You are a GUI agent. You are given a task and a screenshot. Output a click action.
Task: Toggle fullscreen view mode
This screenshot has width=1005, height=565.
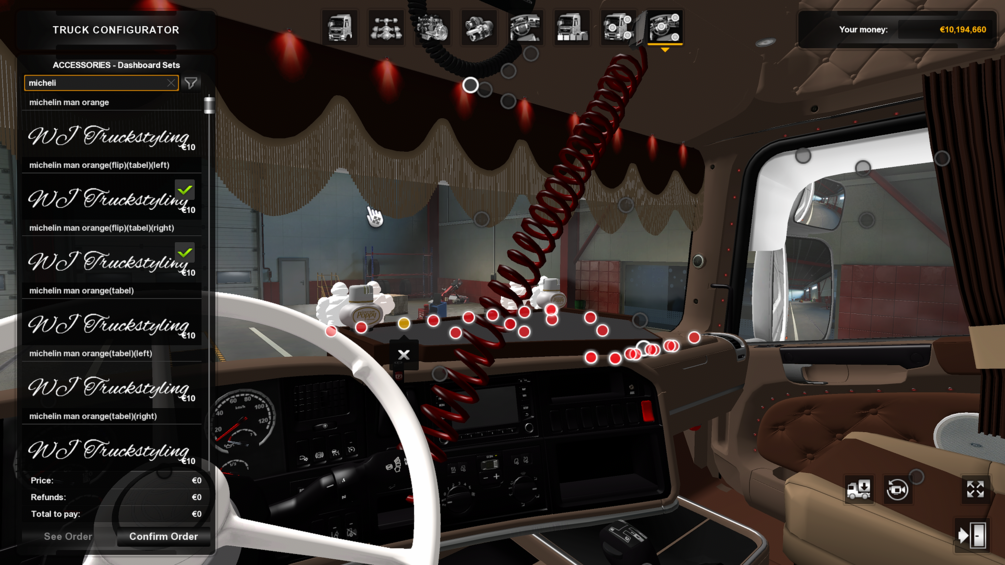975,489
